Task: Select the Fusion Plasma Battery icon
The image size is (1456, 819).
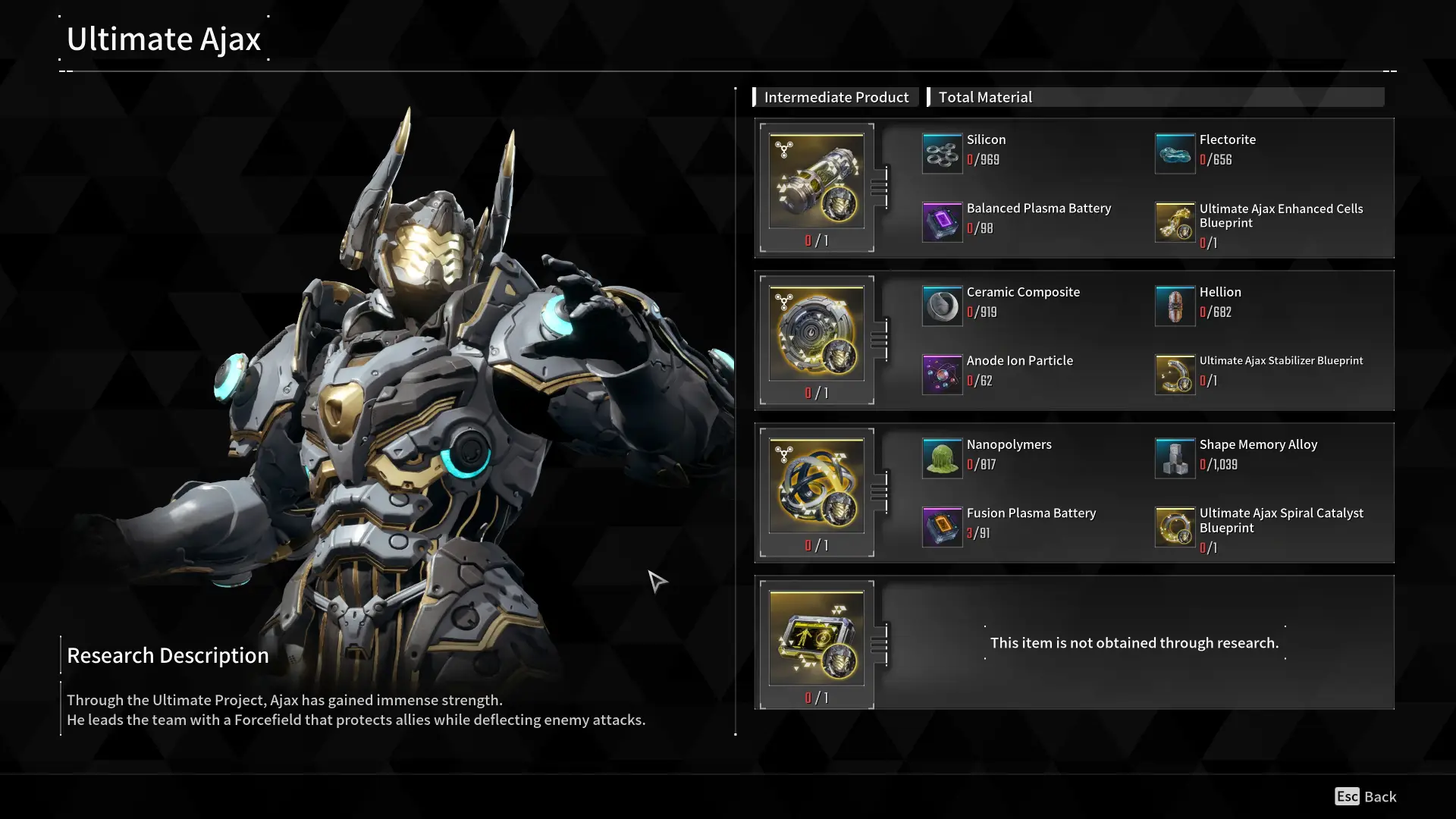Action: 942,526
